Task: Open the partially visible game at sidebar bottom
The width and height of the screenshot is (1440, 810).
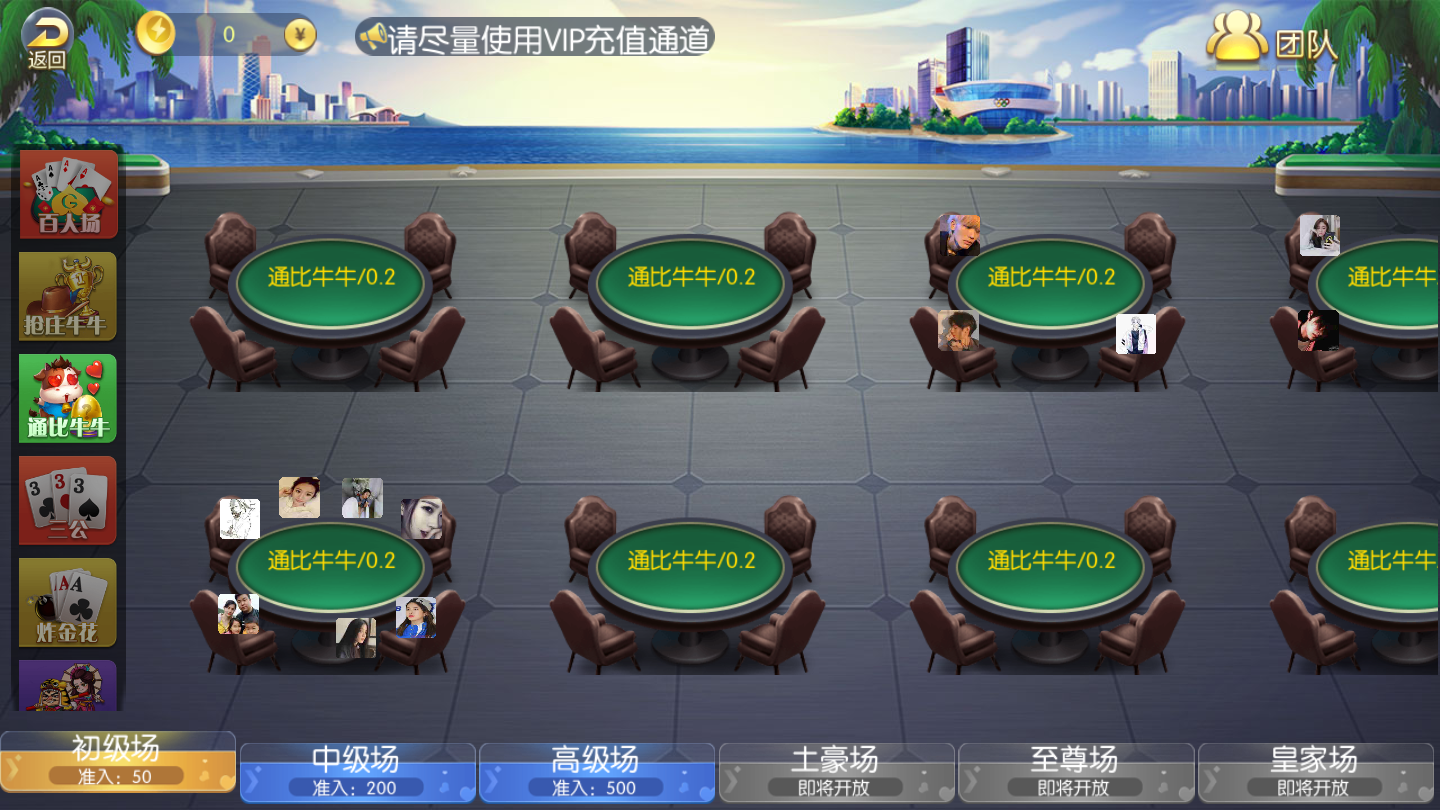Action: pos(67,690)
